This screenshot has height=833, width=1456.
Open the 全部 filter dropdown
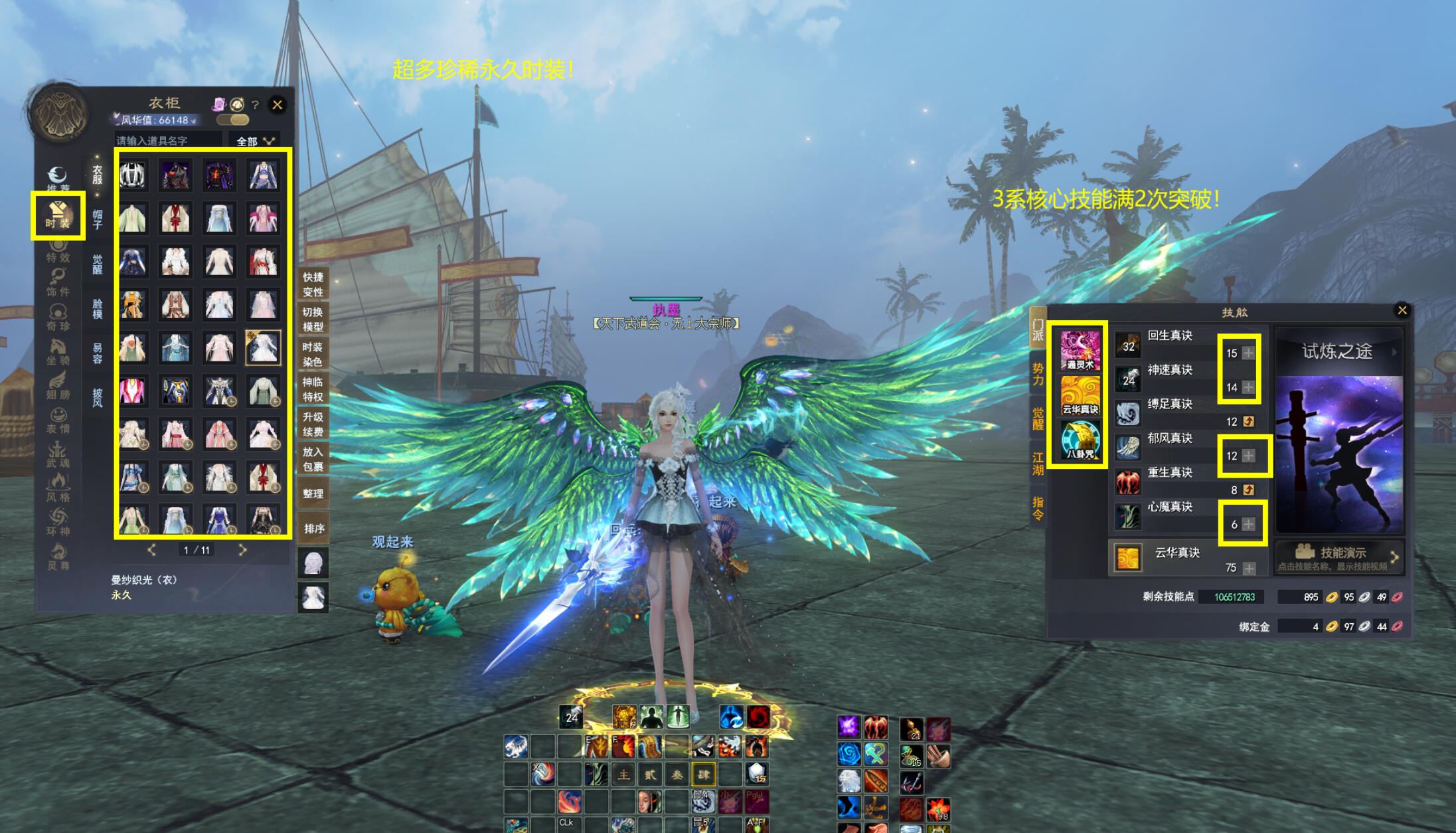[x=255, y=141]
